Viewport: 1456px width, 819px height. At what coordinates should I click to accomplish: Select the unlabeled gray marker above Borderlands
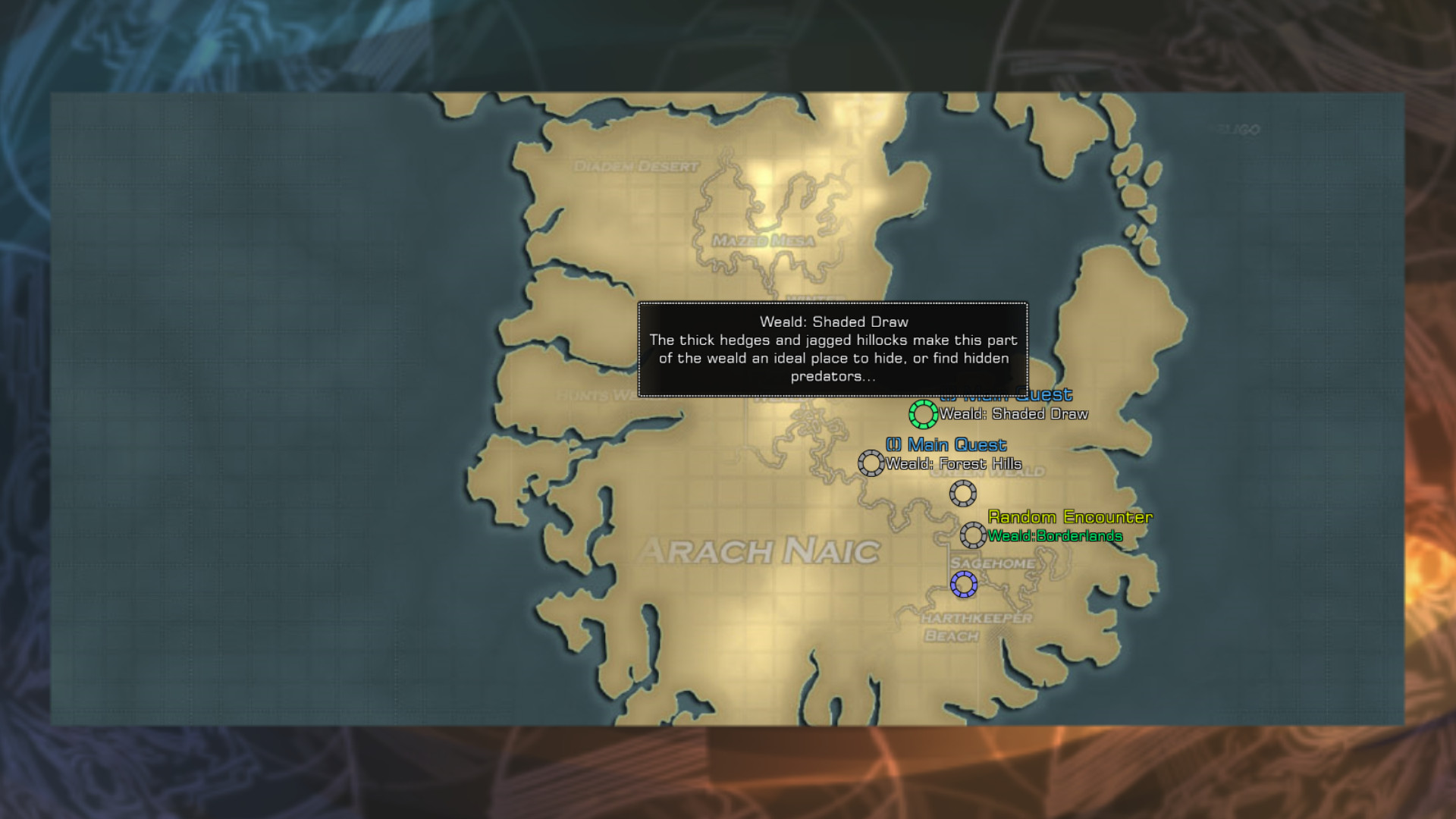962,494
